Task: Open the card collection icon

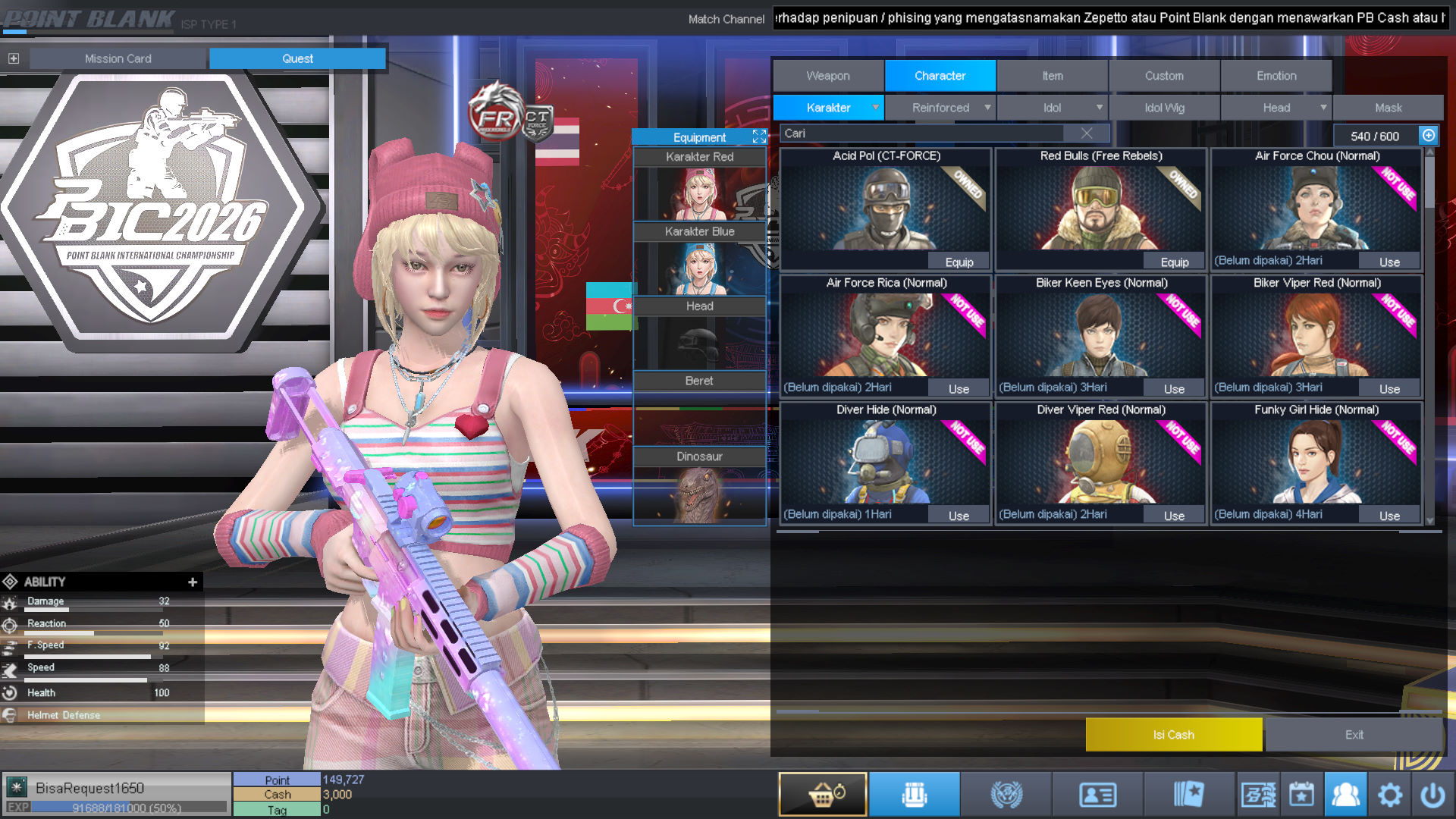Action: pyautogui.click(x=1191, y=794)
